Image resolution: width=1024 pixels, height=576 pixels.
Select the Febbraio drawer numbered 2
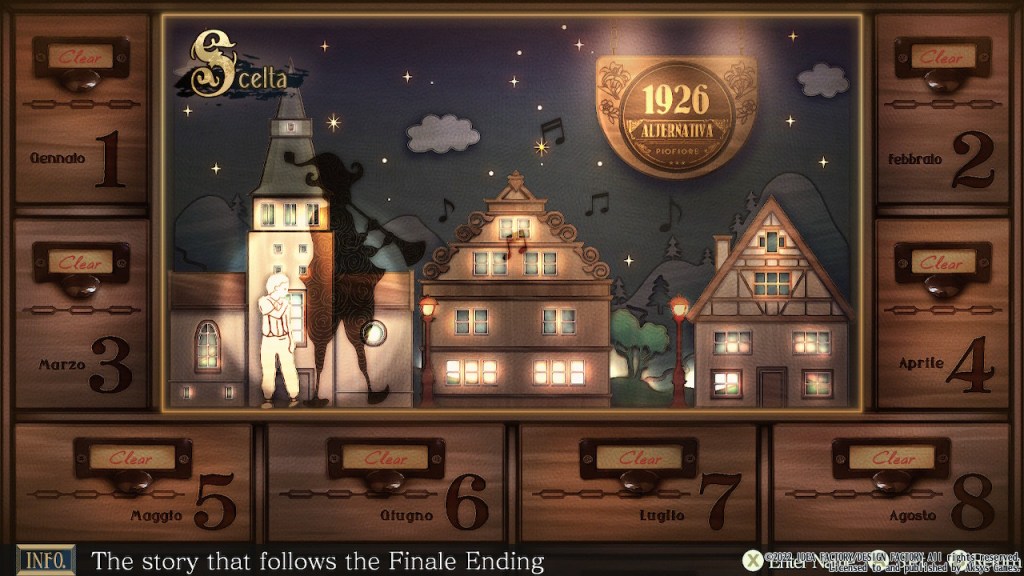pyautogui.click(x=942, y=110)
